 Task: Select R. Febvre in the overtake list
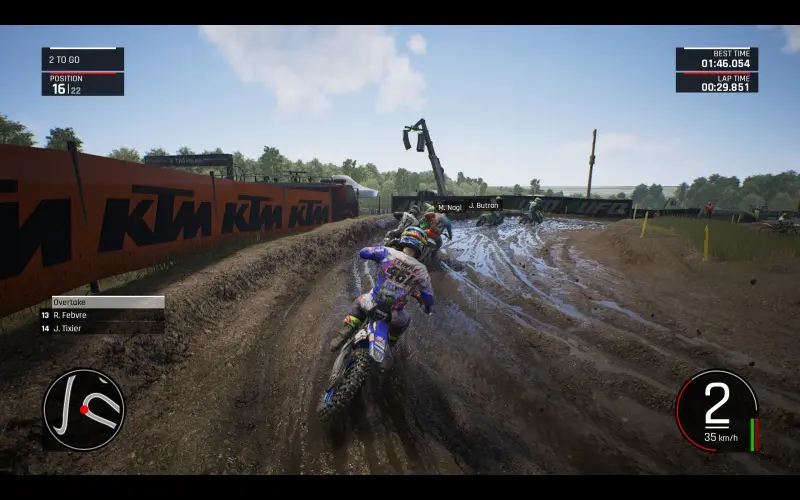(x=100, y=314)
